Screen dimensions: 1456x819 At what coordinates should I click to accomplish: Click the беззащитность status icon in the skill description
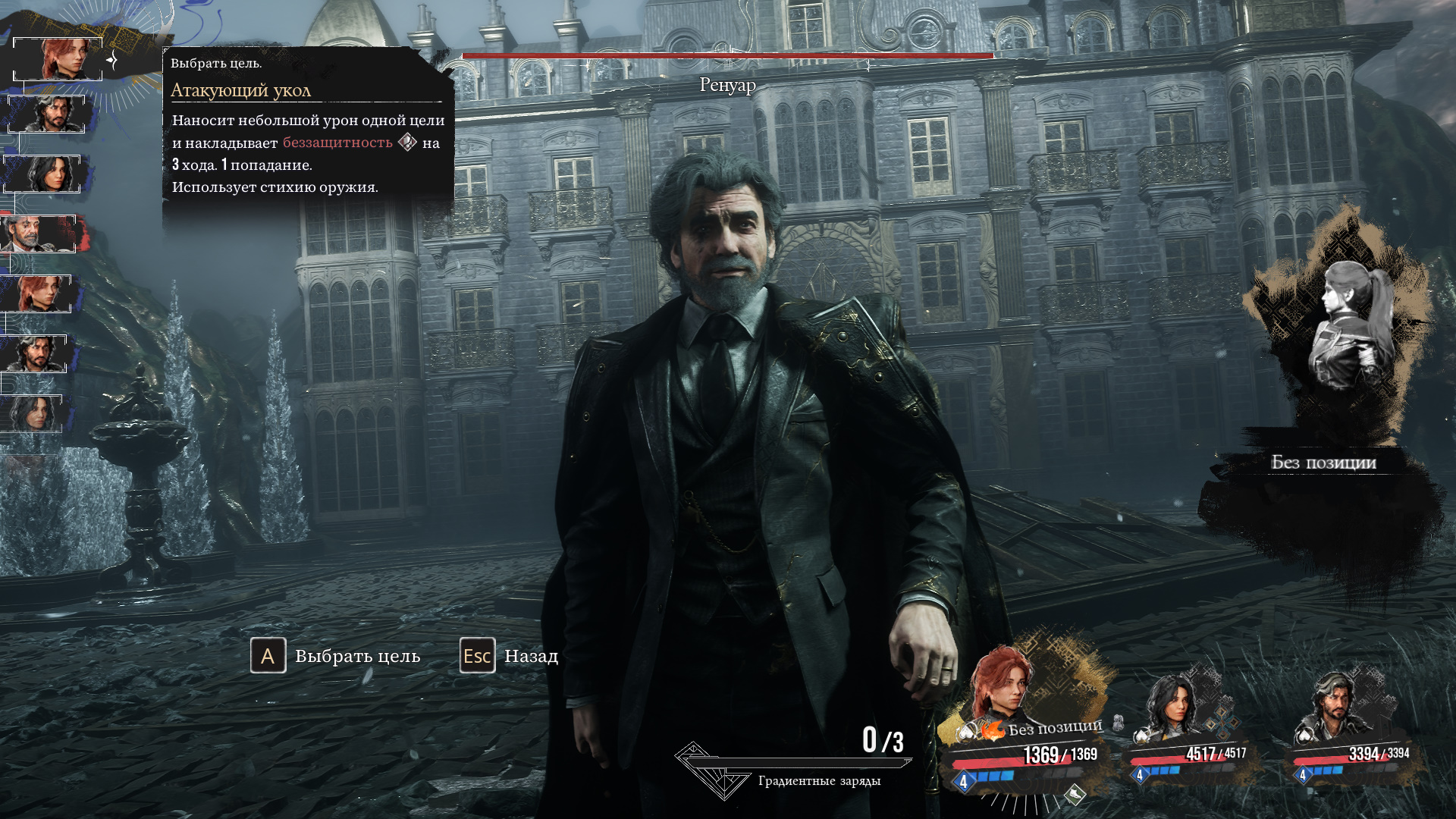click(407, 143)
